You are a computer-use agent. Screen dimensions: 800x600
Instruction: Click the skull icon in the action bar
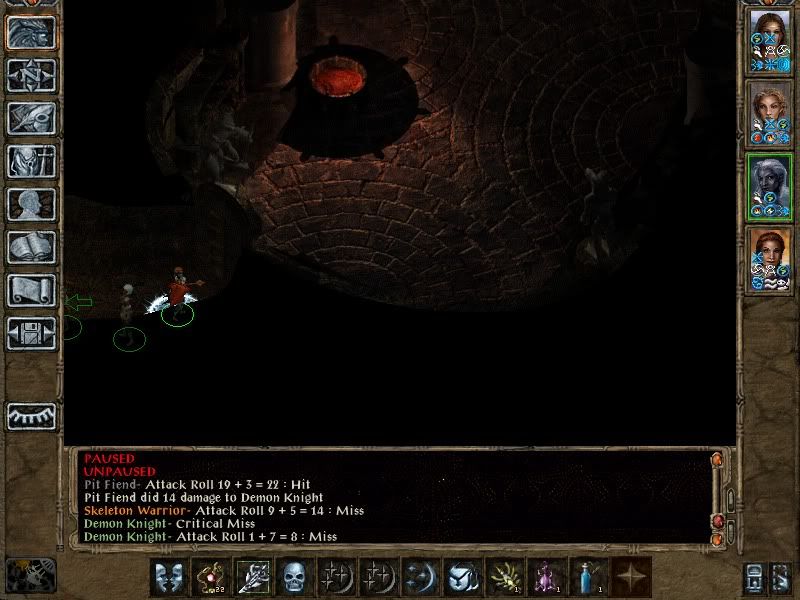pos(294,577)
